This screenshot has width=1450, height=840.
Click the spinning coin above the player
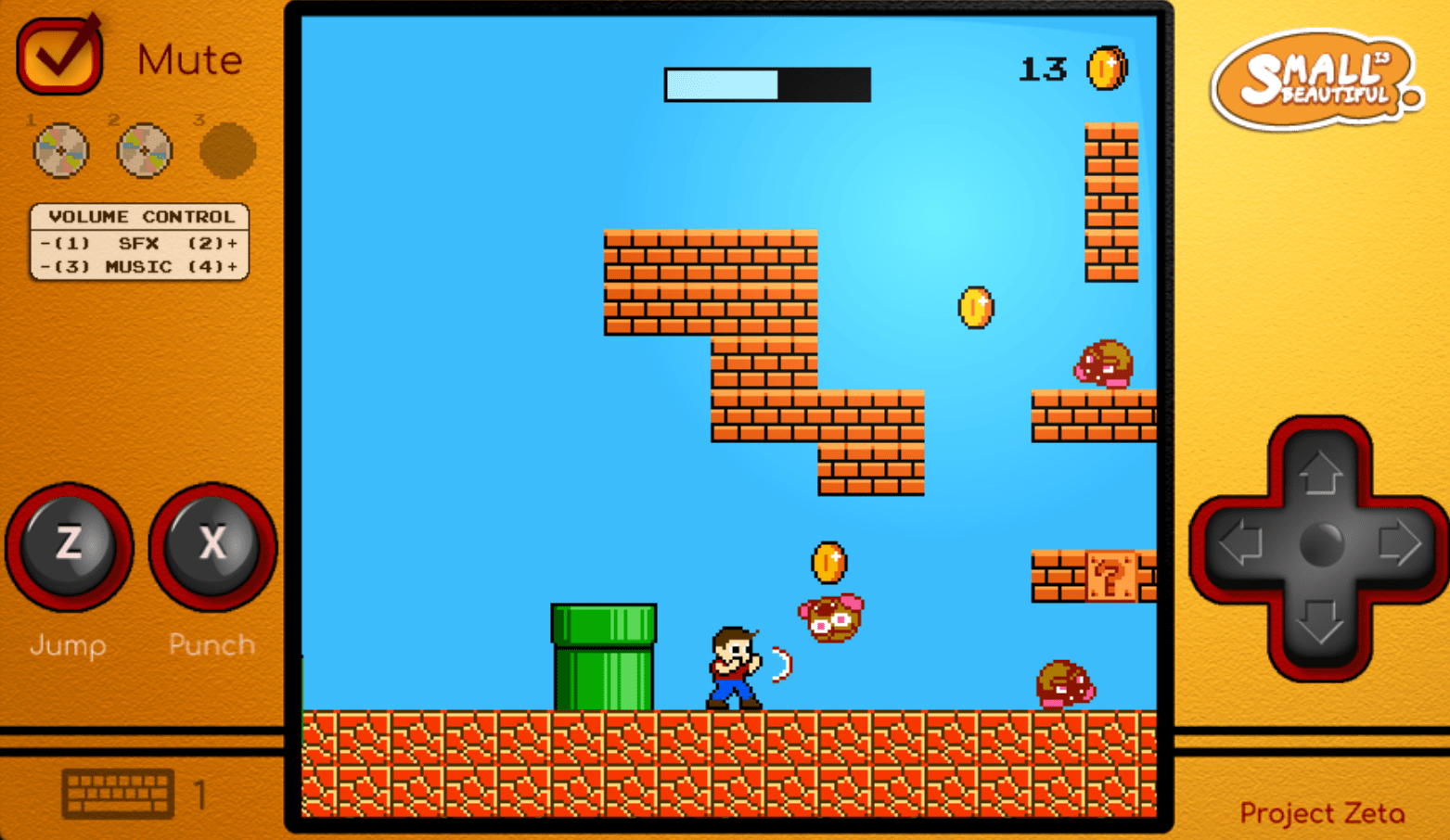828,561
